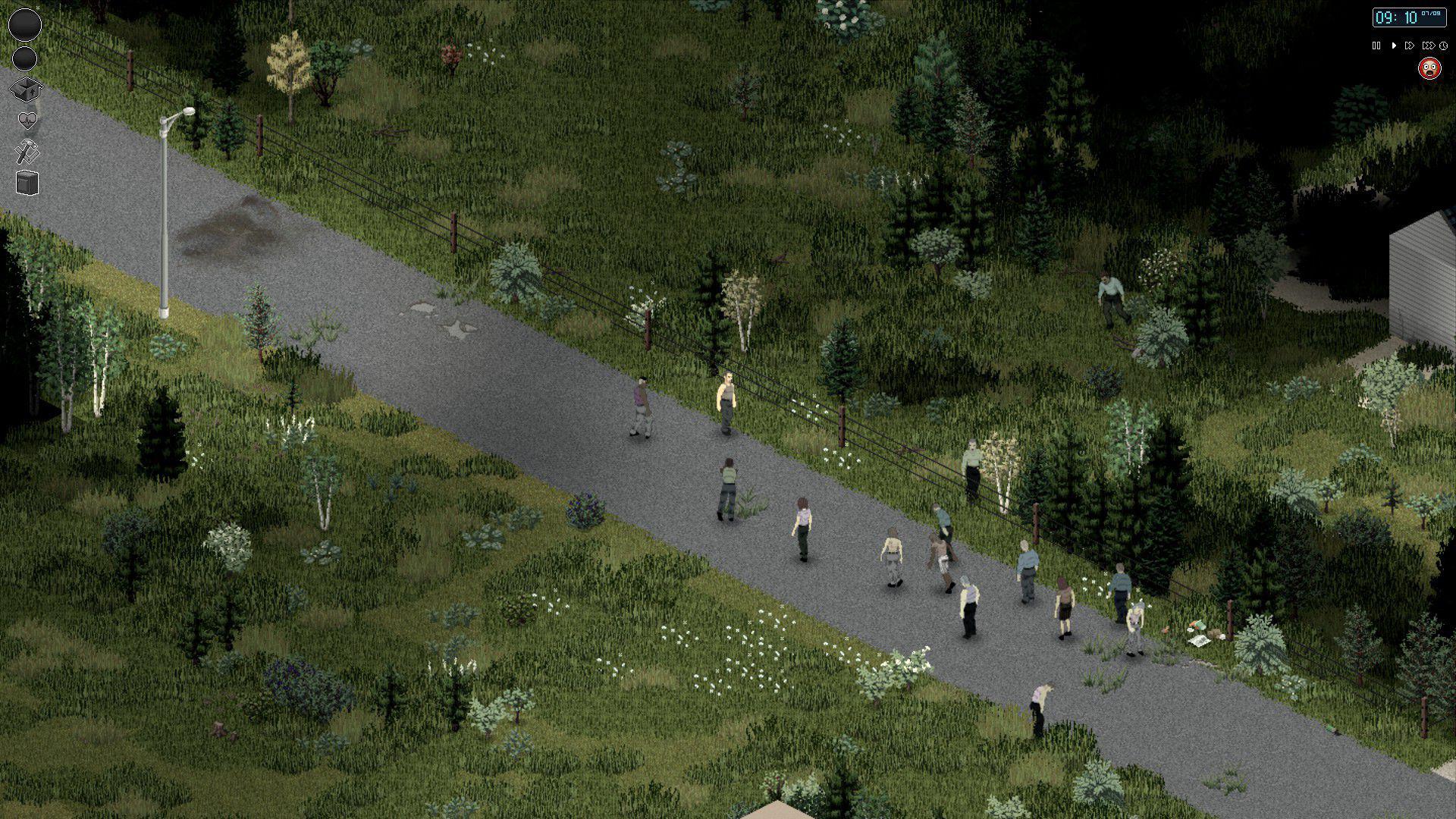Open the Health panel using the heart icon
The image size is (1456, 819).
[27, 119]
